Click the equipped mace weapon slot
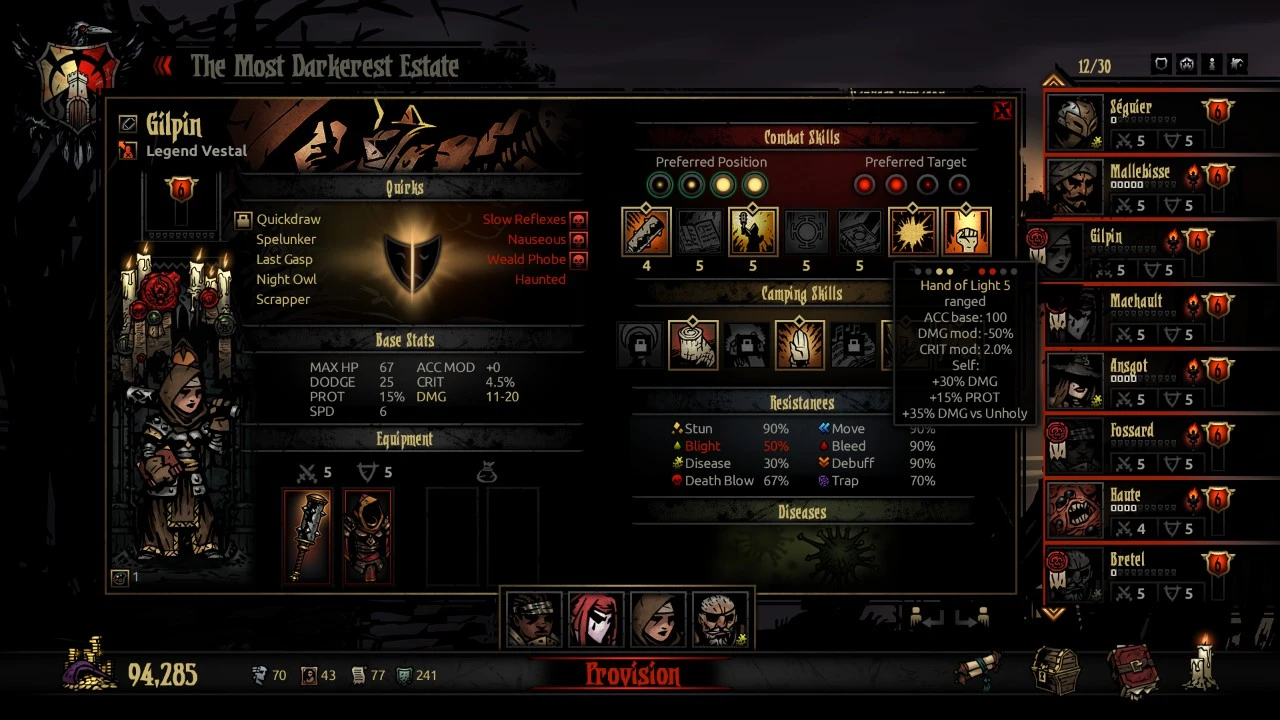The width and height of the screenshot is (1280, 720). (307, 536)
